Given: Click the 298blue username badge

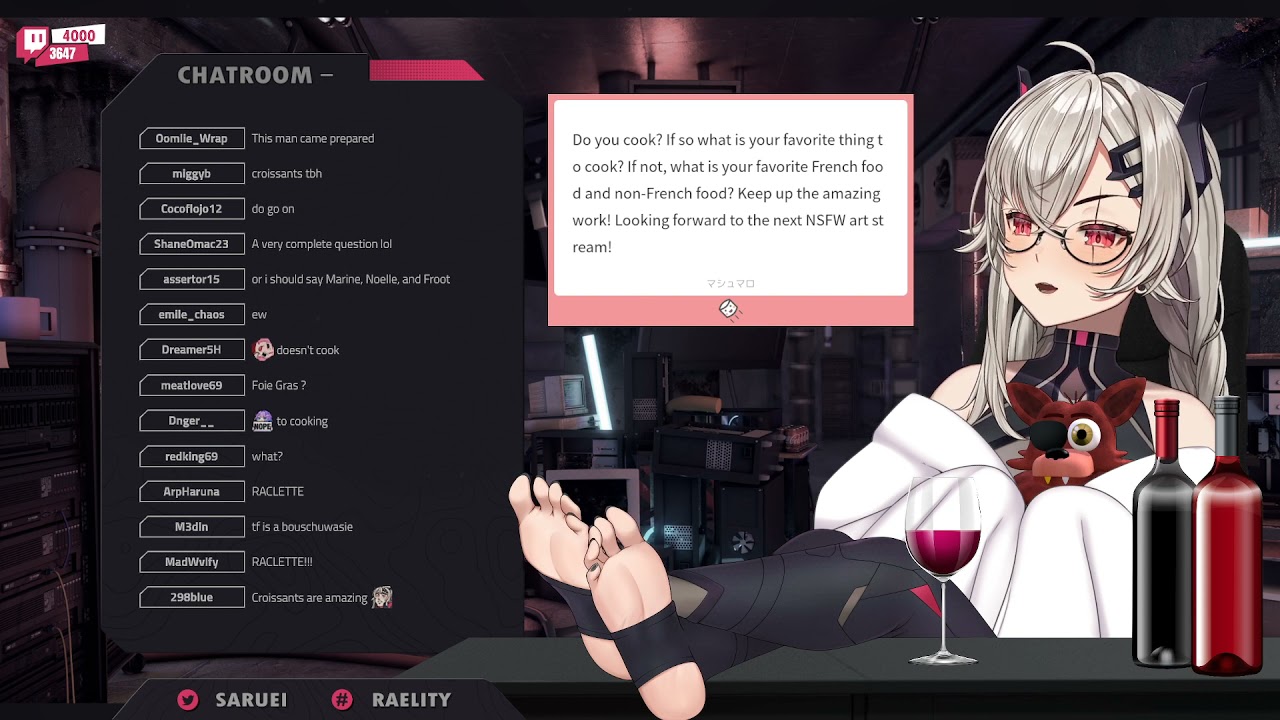Looking at the screenshot, I should (x=191, y=598).
